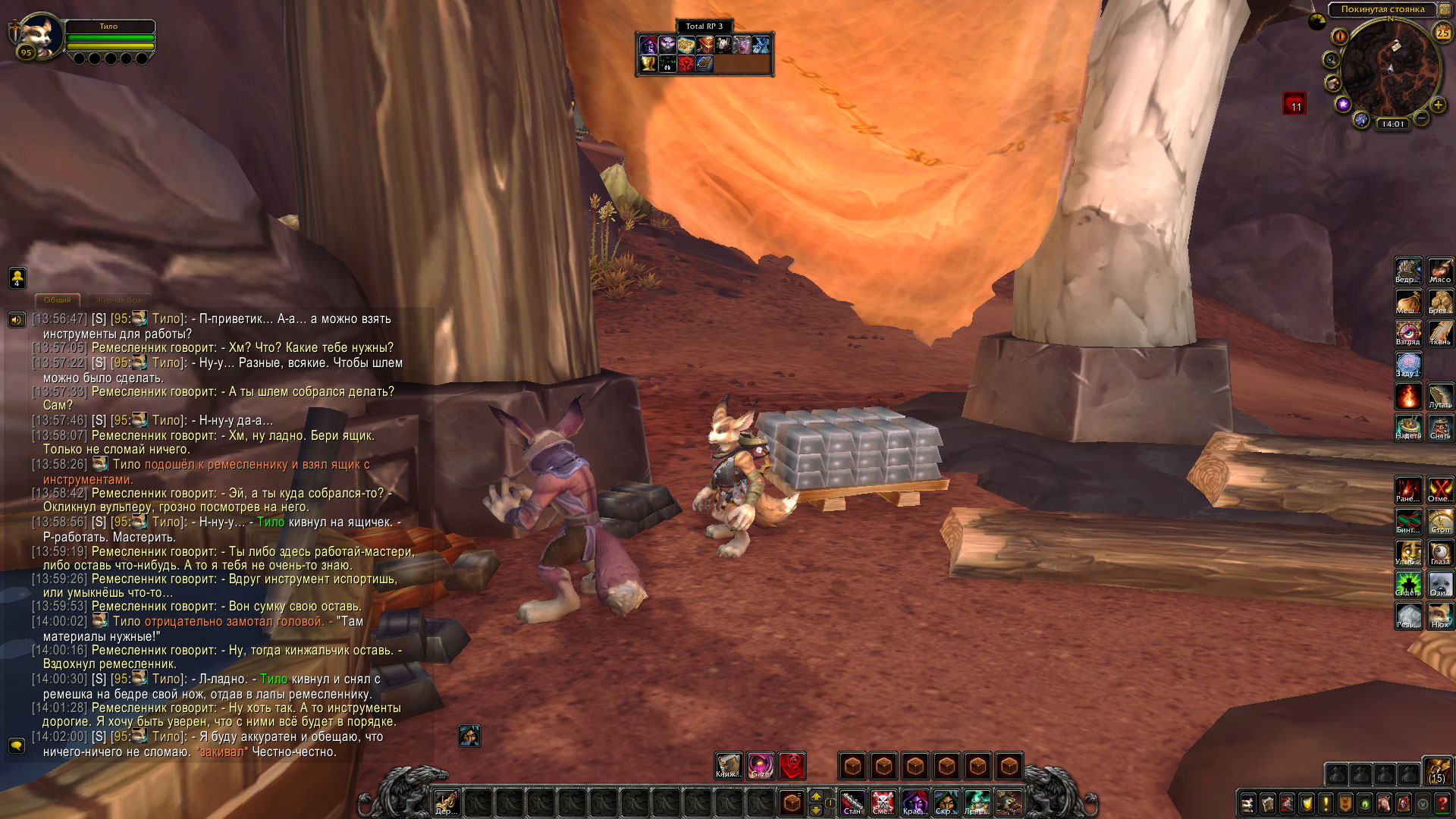Click the red heart buff icon showing 11

point(1294,103)
